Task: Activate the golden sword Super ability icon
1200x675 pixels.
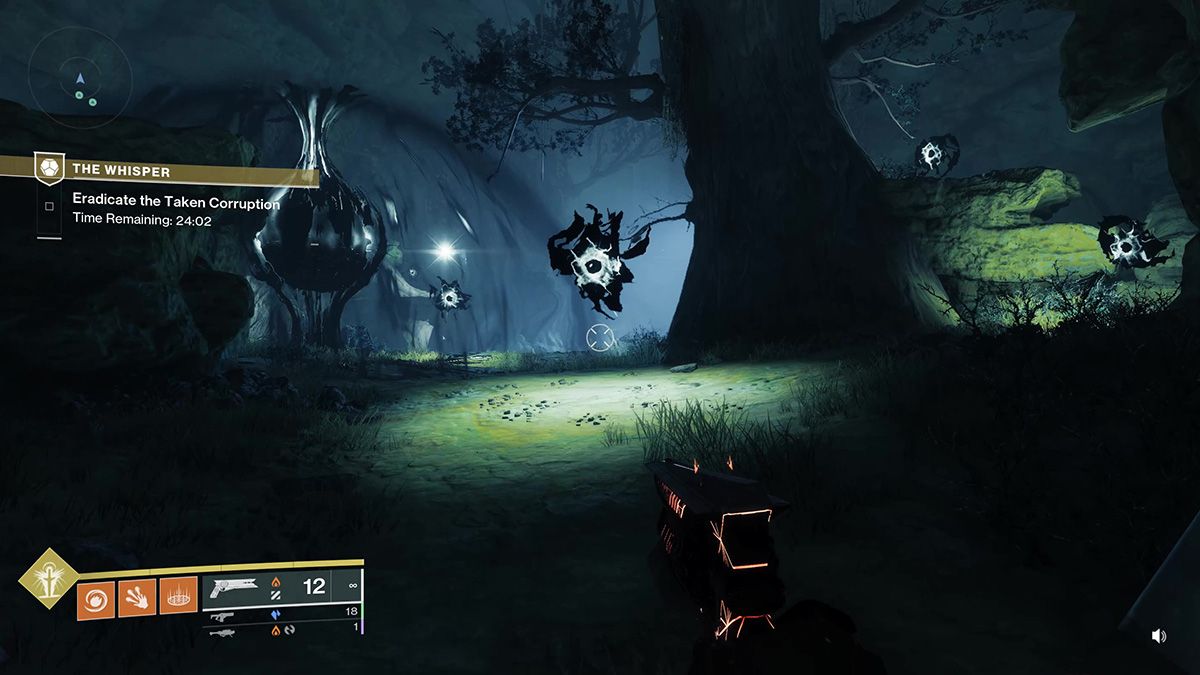Action: [47, 581]
